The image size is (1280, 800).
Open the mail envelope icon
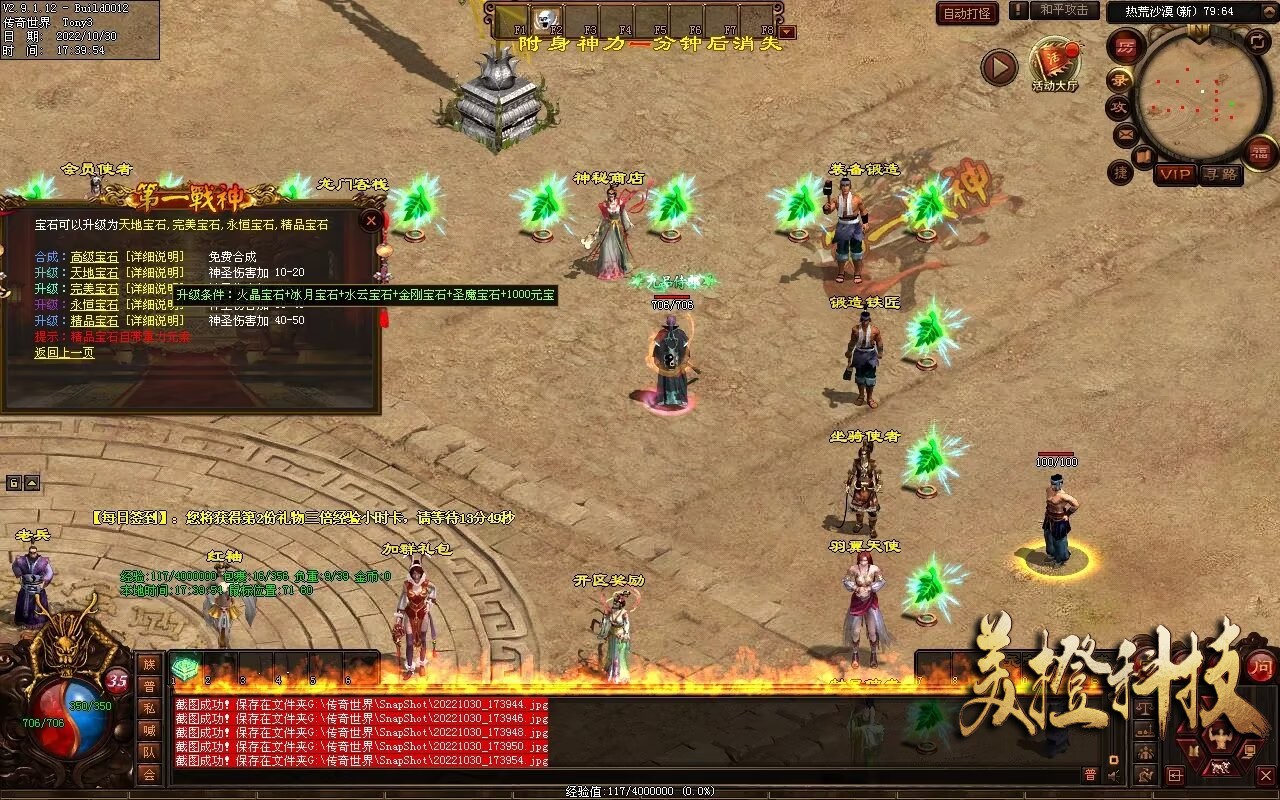coord(1126,133)
